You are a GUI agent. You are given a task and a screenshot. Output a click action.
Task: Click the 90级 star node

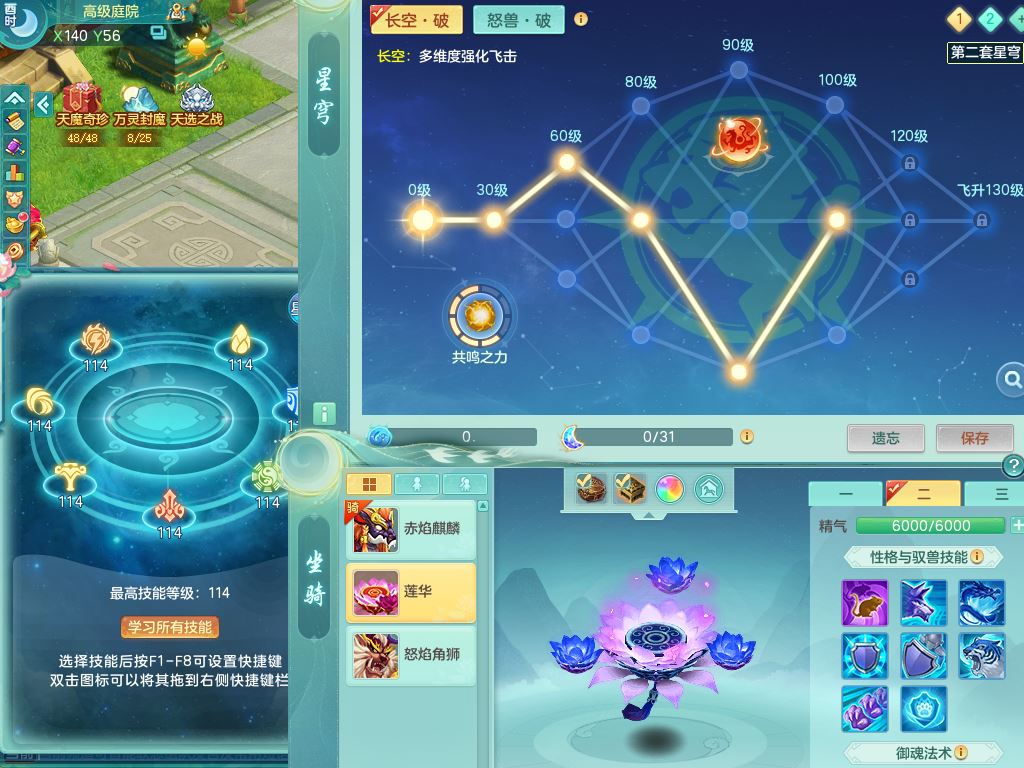click(x=738, y=69)
